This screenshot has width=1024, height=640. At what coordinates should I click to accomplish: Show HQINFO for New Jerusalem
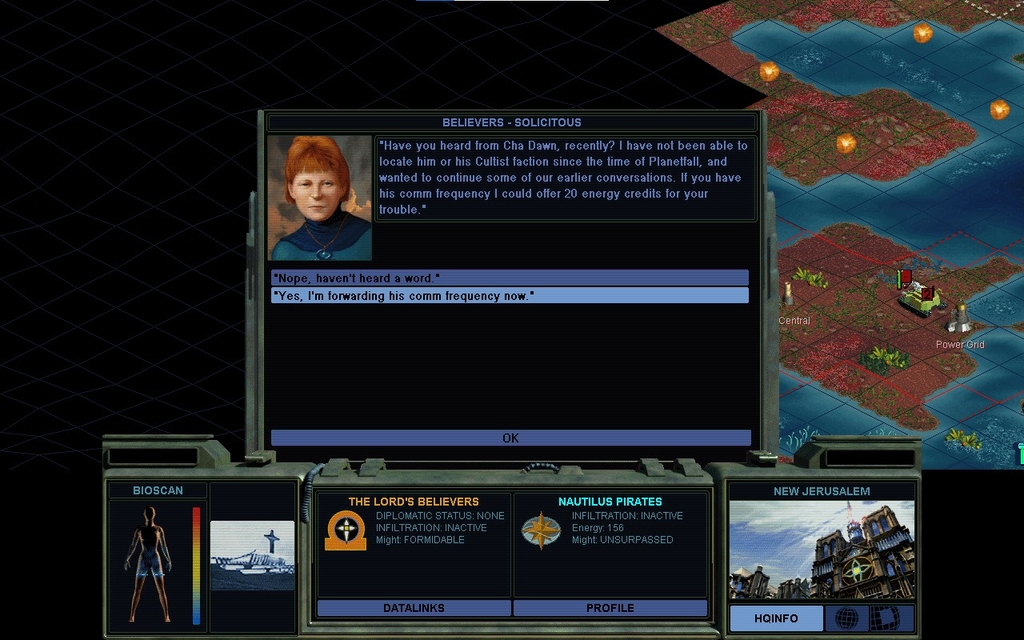tap(775, 618)
